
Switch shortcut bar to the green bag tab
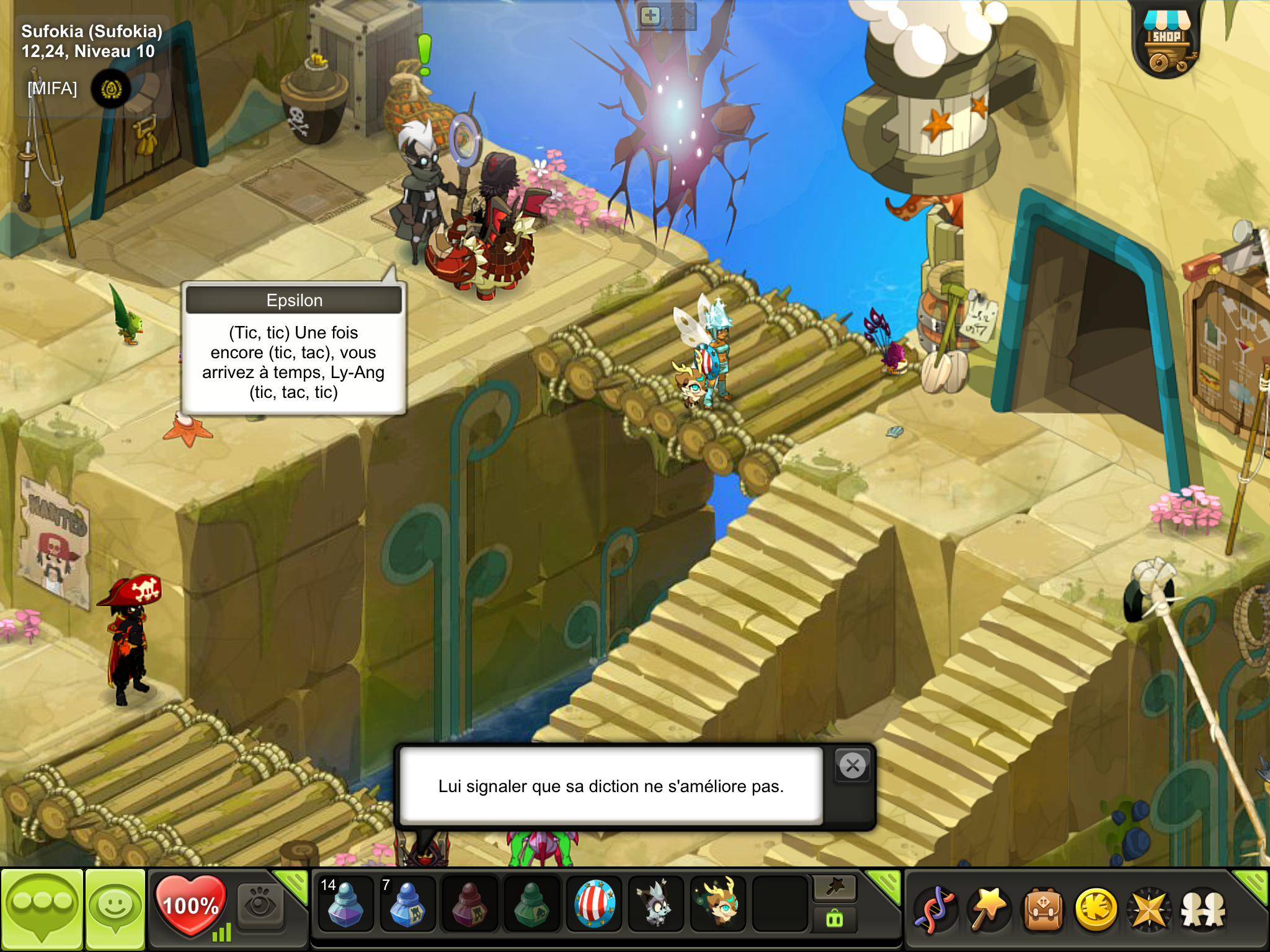point(835,920)
